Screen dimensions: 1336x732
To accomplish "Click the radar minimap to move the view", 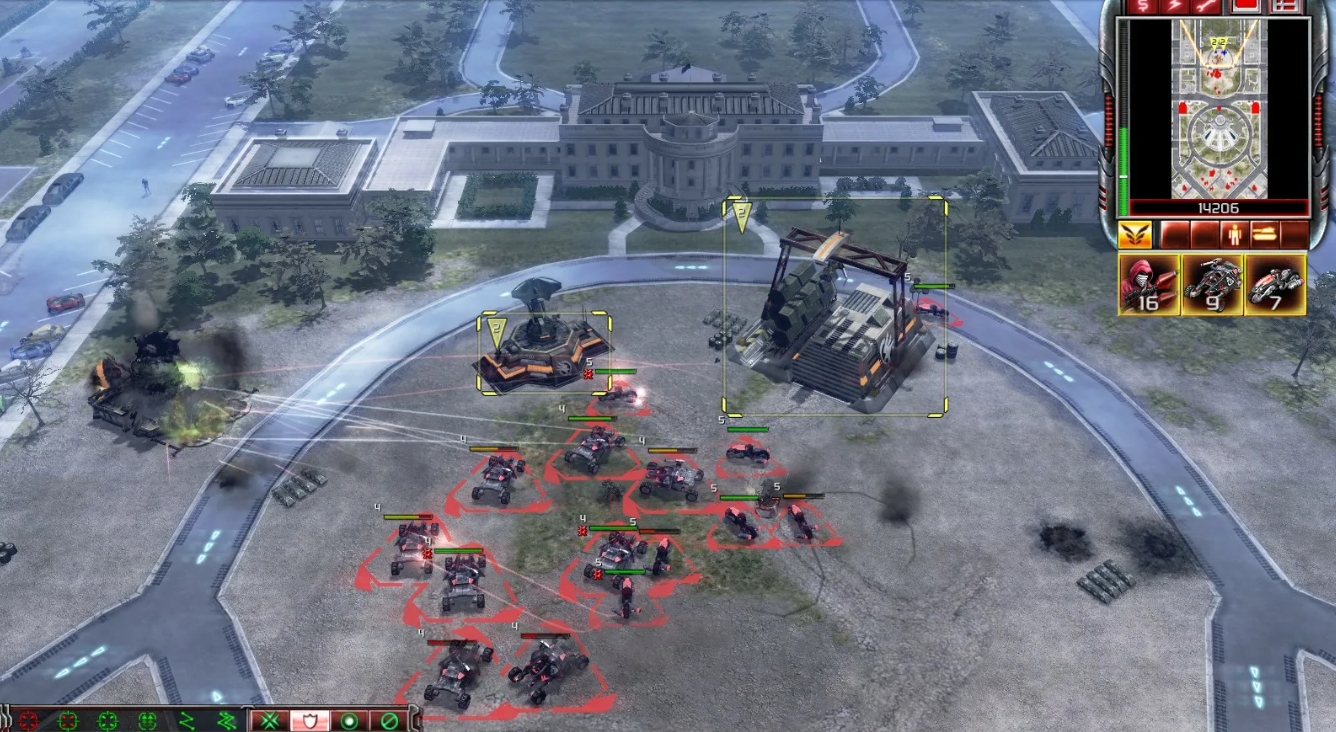I will click(1222, 110).
